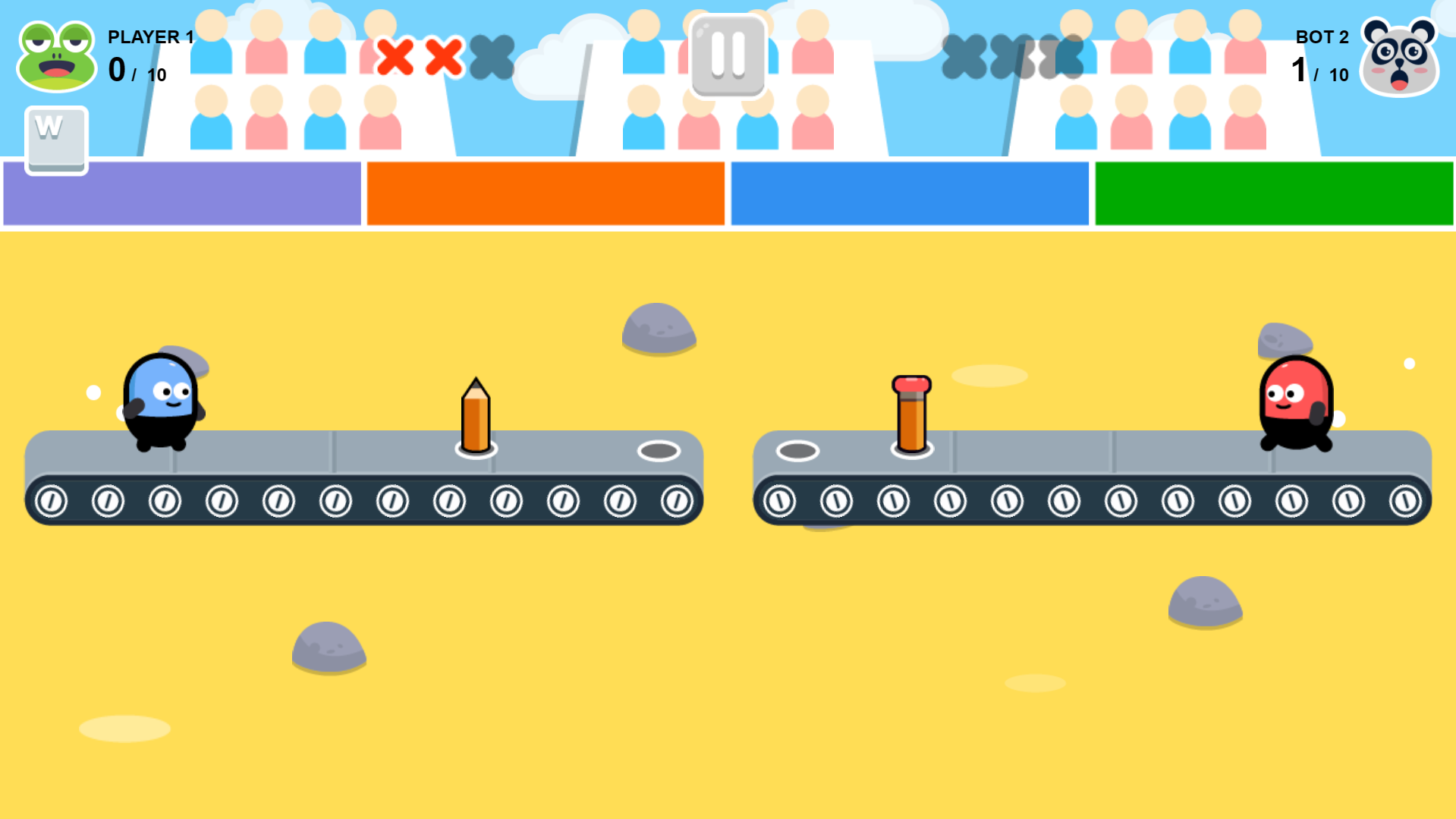This screenshot has height=819, width=1456.
Task: Click the orange progress bar segment
Action: click(545, 194)
